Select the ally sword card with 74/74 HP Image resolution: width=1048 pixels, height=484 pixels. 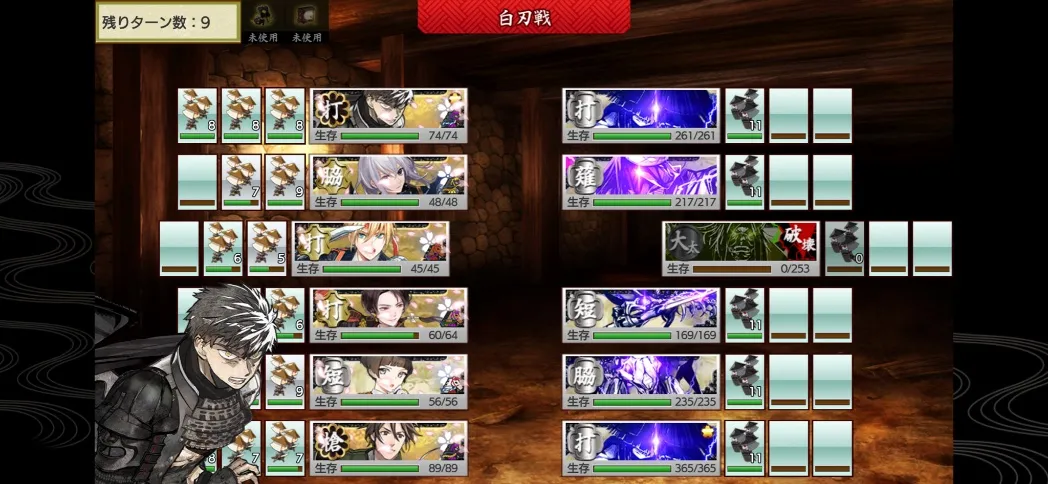pos(388,116)
